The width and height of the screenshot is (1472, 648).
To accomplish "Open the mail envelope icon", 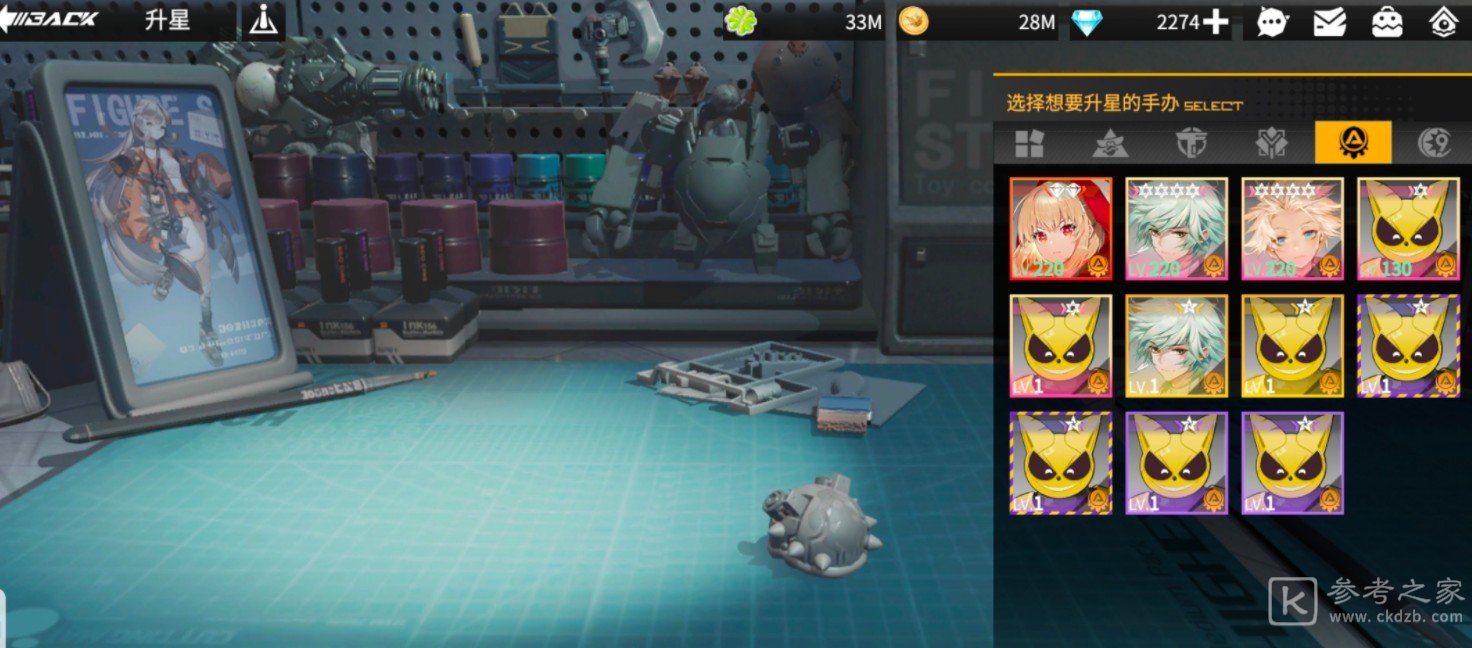I will coord(1329,22).
